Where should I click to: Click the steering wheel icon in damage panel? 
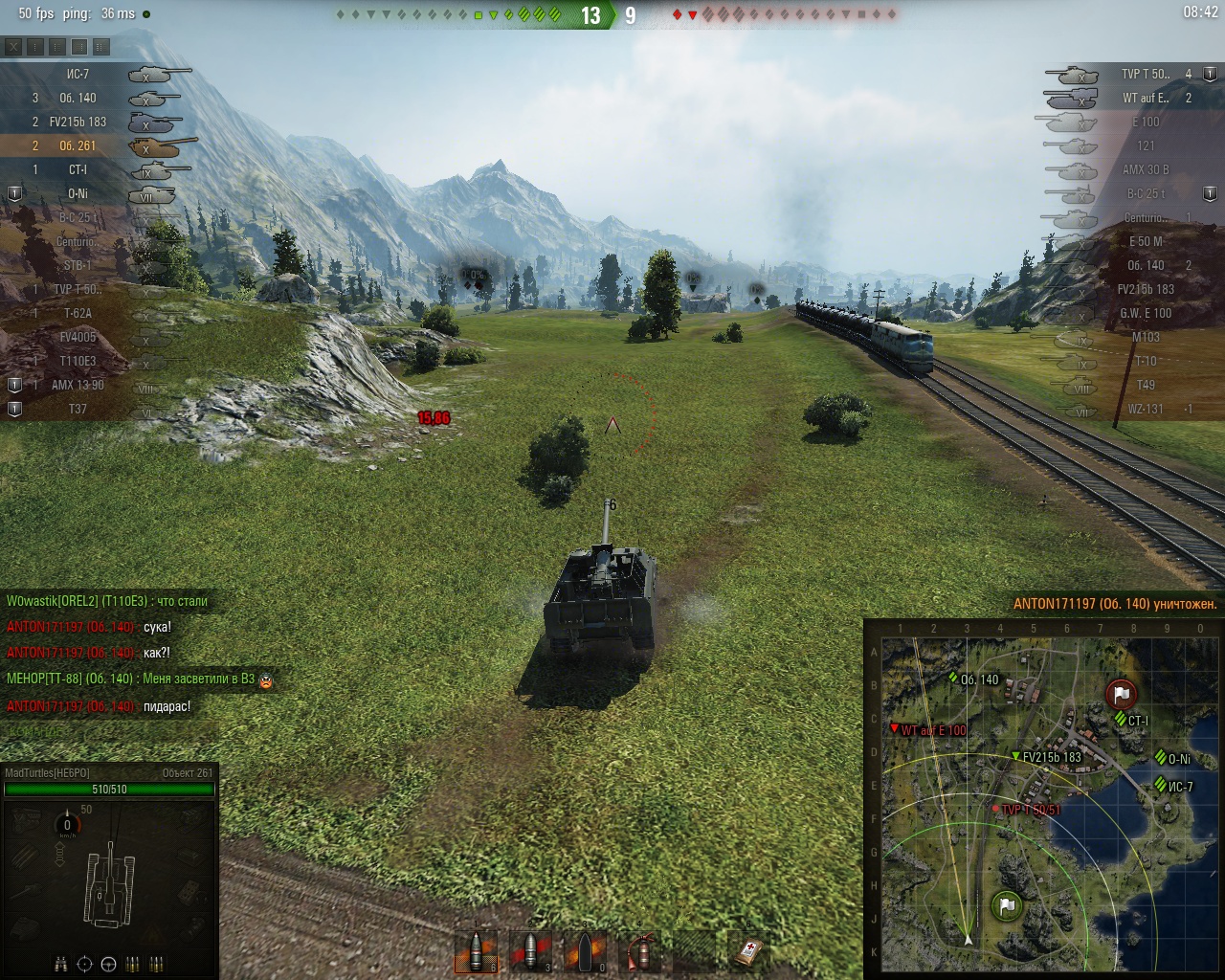click(x=109, y=964)
